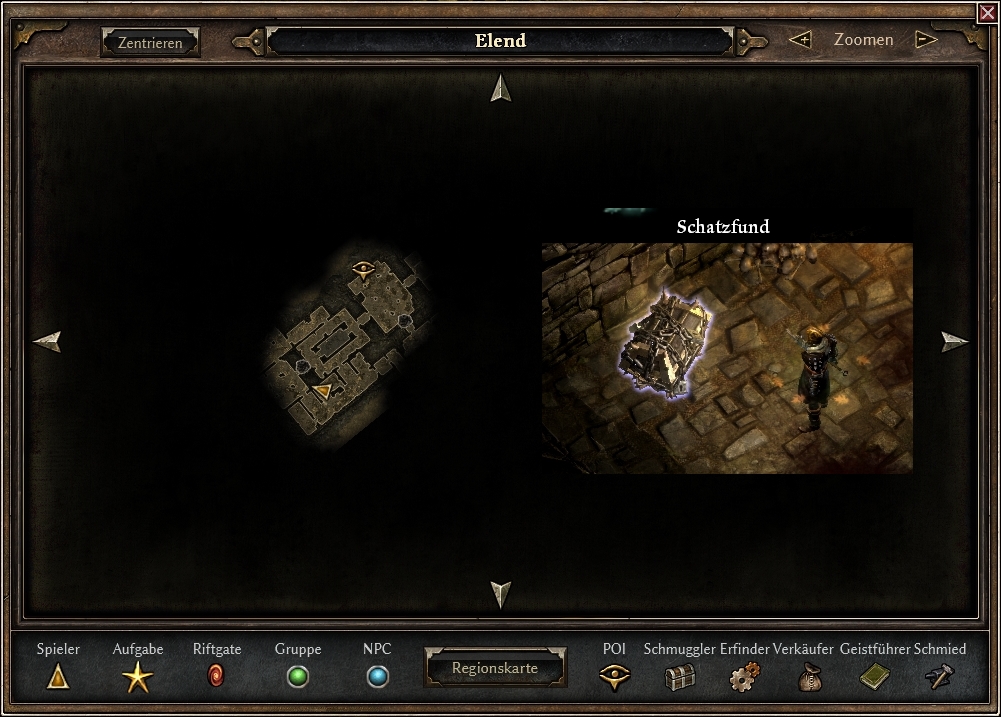
Task: Pan the map left with the left arrow
Action: tap(47, 342)
